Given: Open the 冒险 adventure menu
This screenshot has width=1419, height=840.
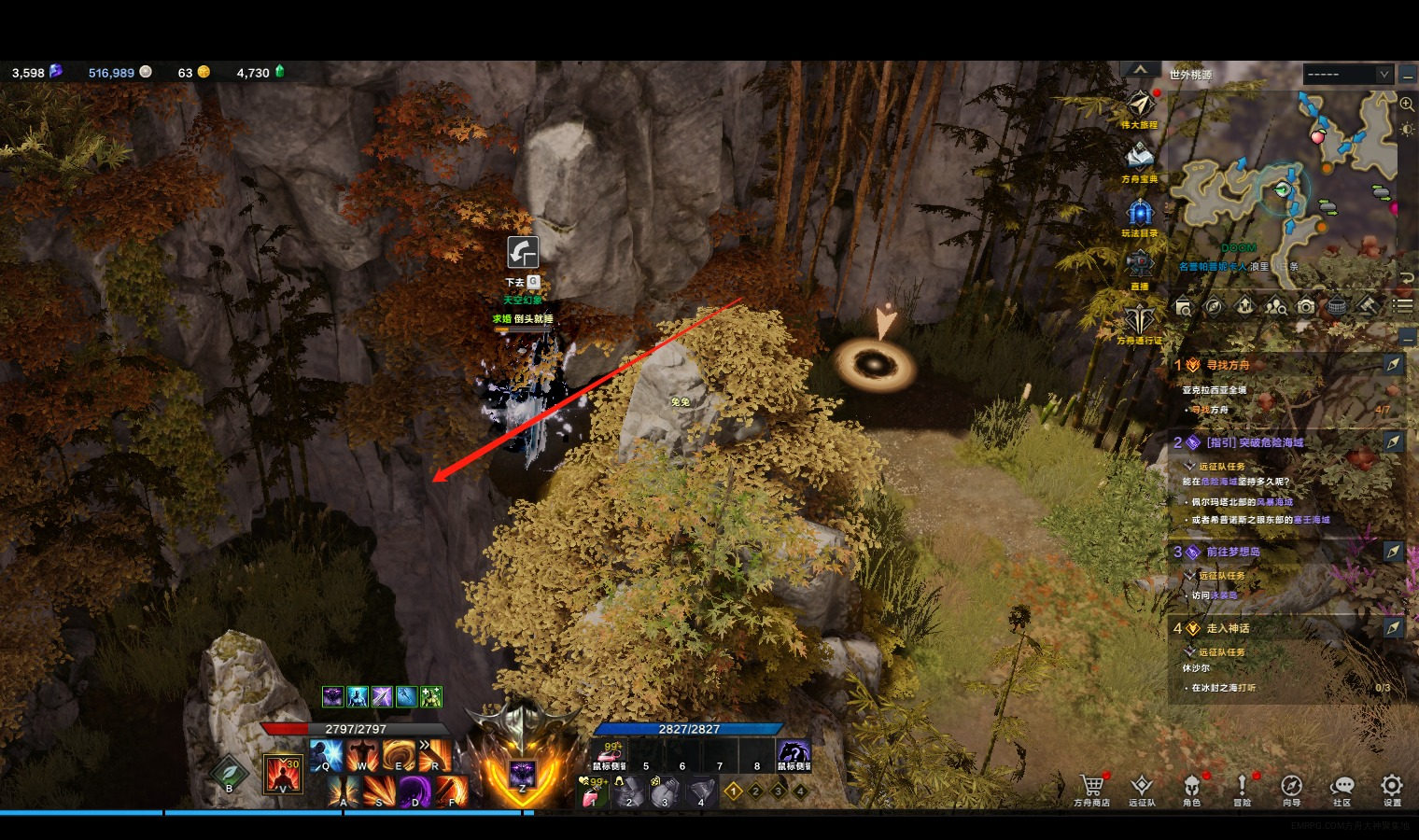Looking at the screenshot, I should click(1242, 787).
